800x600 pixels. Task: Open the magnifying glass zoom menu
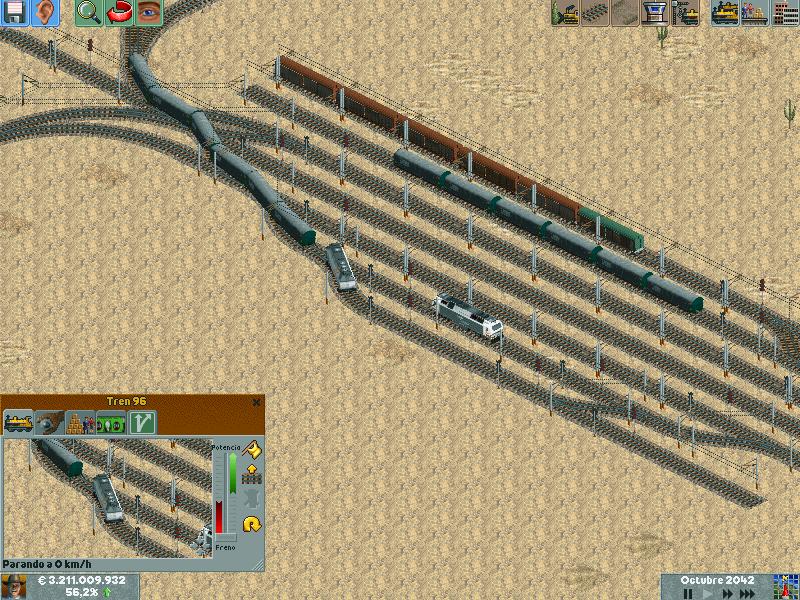(88, 13)
